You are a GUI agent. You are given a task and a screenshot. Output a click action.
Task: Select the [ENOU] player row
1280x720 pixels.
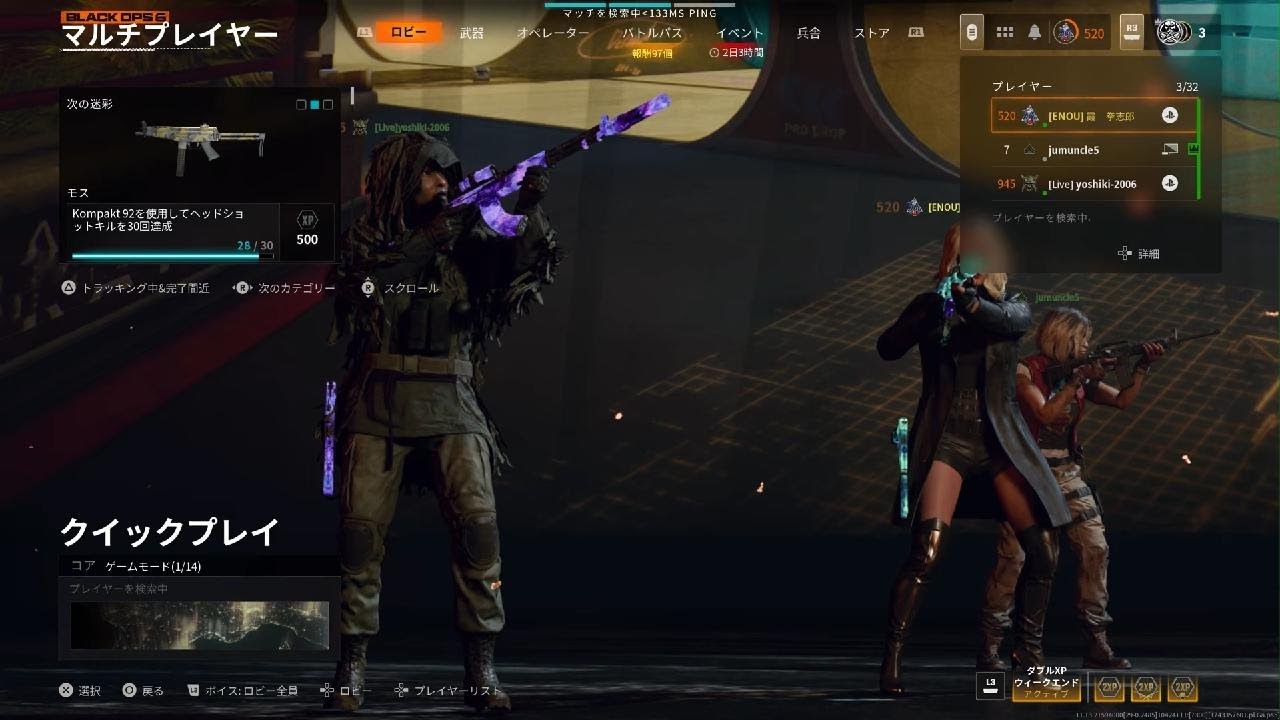[1094, 116]
